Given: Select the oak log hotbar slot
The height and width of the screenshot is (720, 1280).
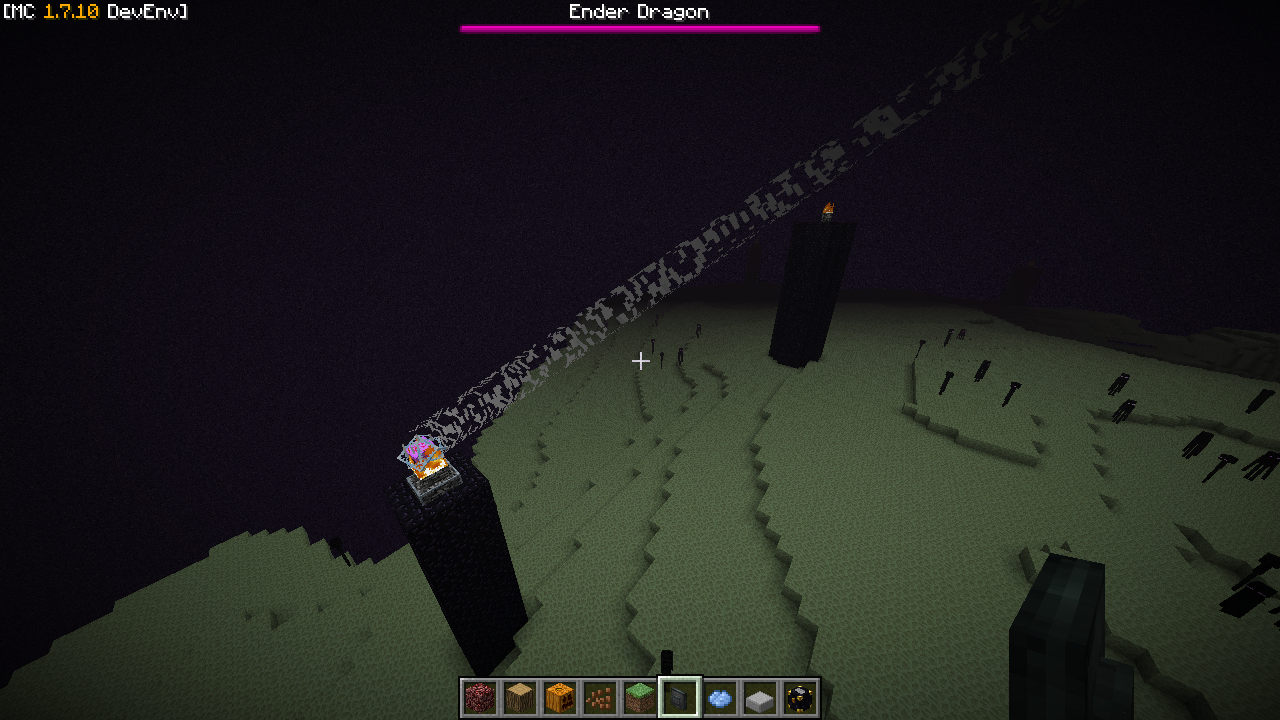Looking at the screenshot, I should pyautogui.click(x=520, y=698).
